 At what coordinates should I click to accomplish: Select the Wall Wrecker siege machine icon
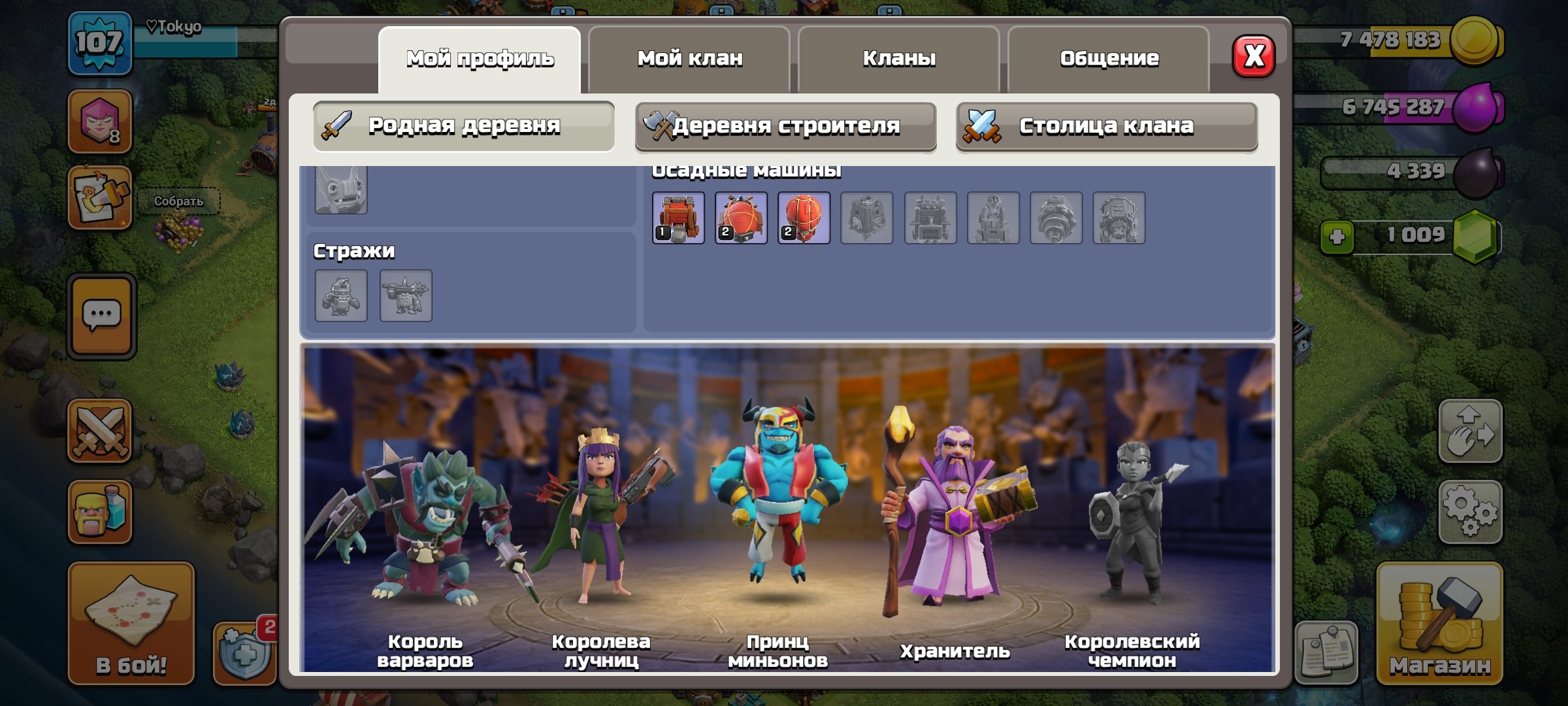[x=679, y=219]
